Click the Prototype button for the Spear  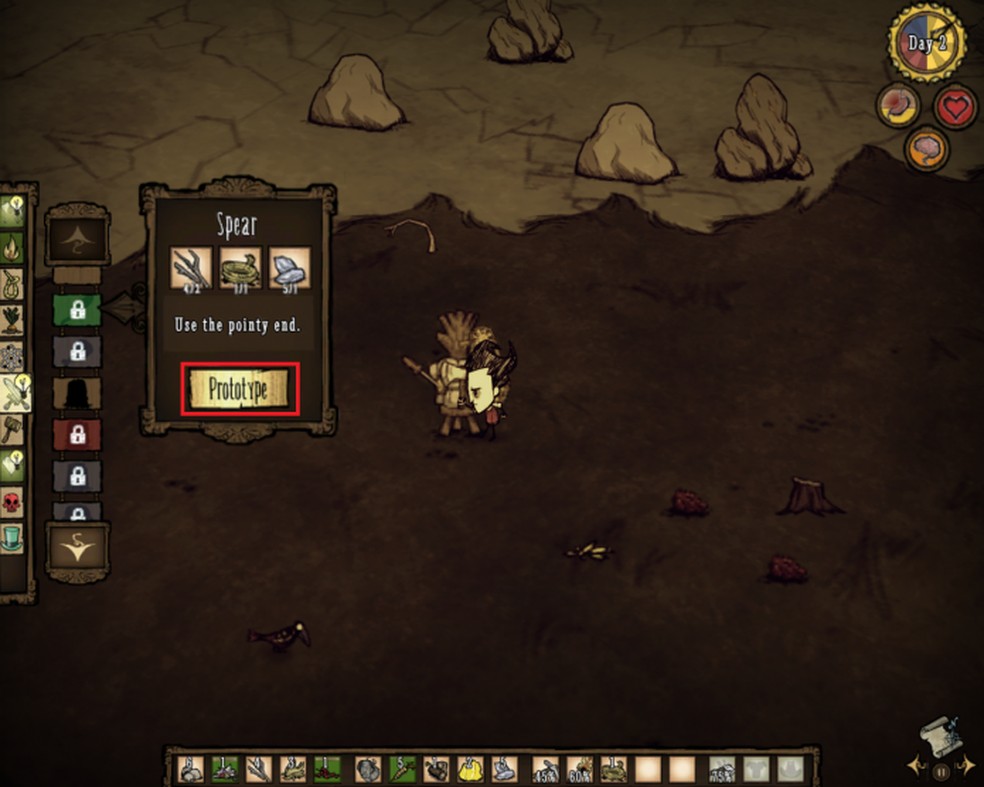click(240, 389)
